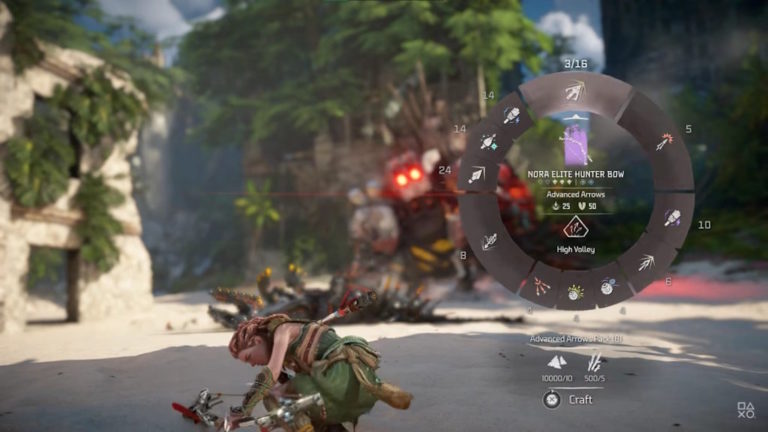Select the yellow starburst tool icon
Image resolution: width=768 pixels, height=432 pixels.
(x=575, y=292)
